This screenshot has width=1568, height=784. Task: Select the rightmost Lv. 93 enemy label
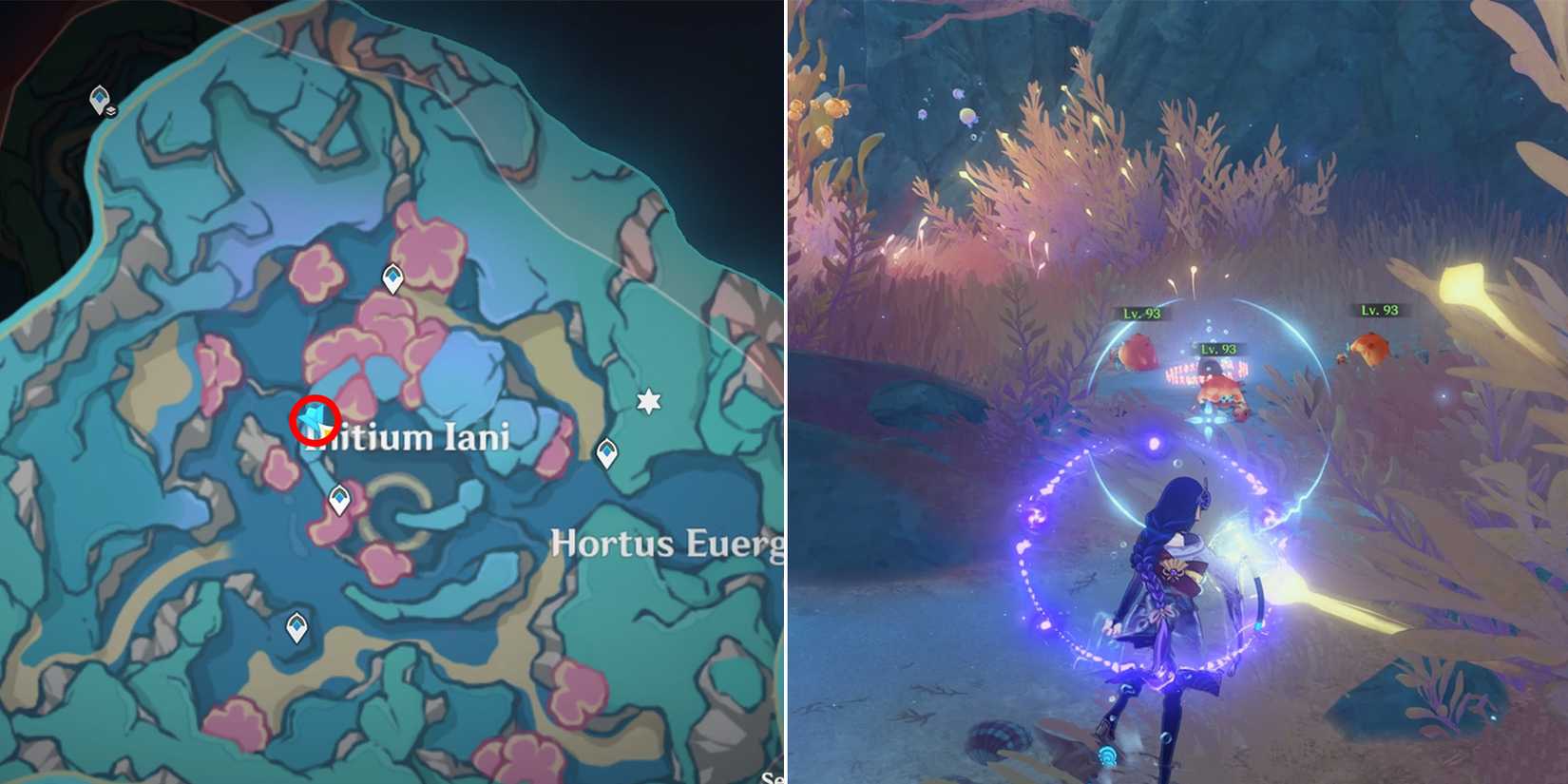tap(1379, 309)
